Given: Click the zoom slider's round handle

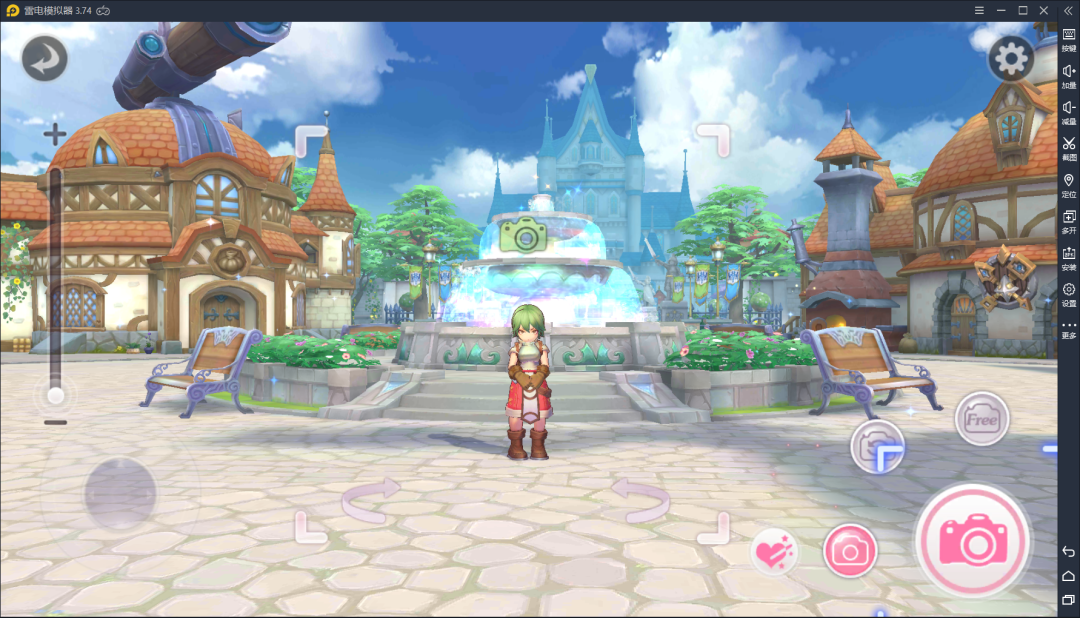Looking at the screenshot, I should [56, 396].
